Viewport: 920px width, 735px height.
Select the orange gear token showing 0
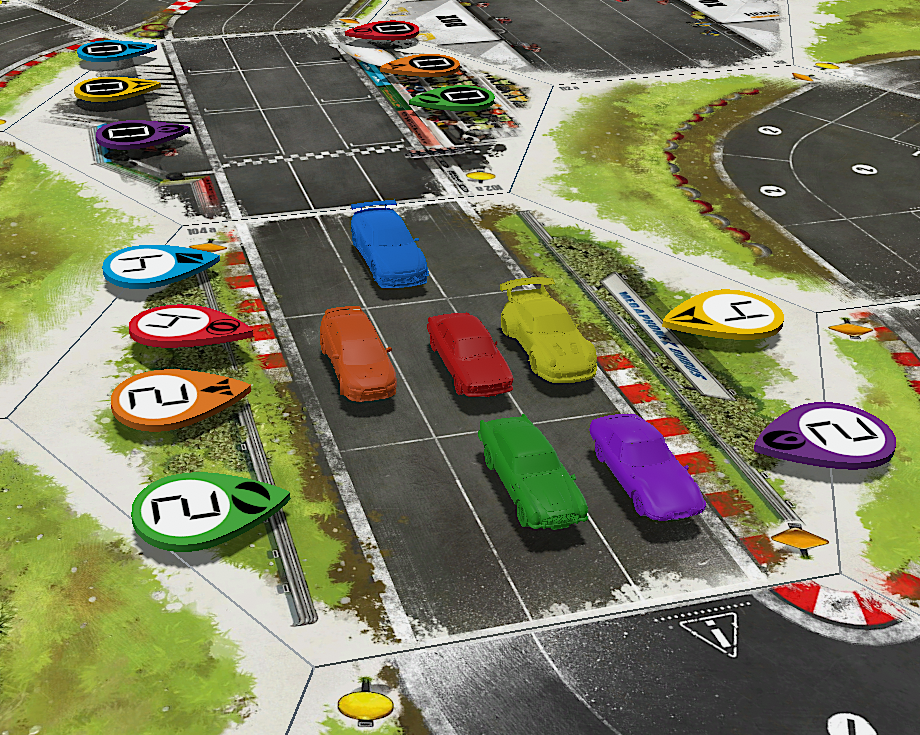click(x=420, y=66)
